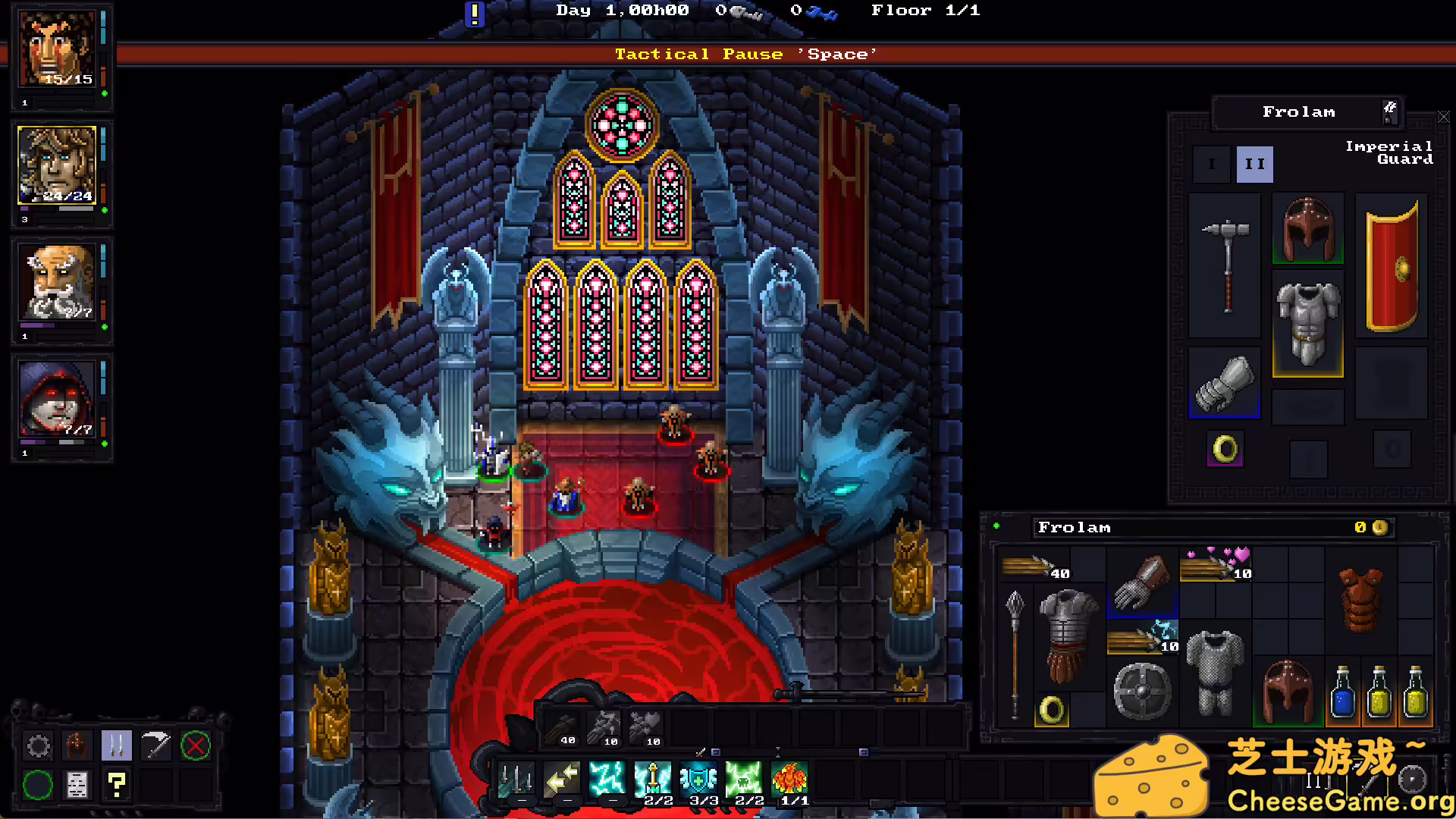Switch to weapon set II tab
The image size is (1456, 819).
point(1254,164)
